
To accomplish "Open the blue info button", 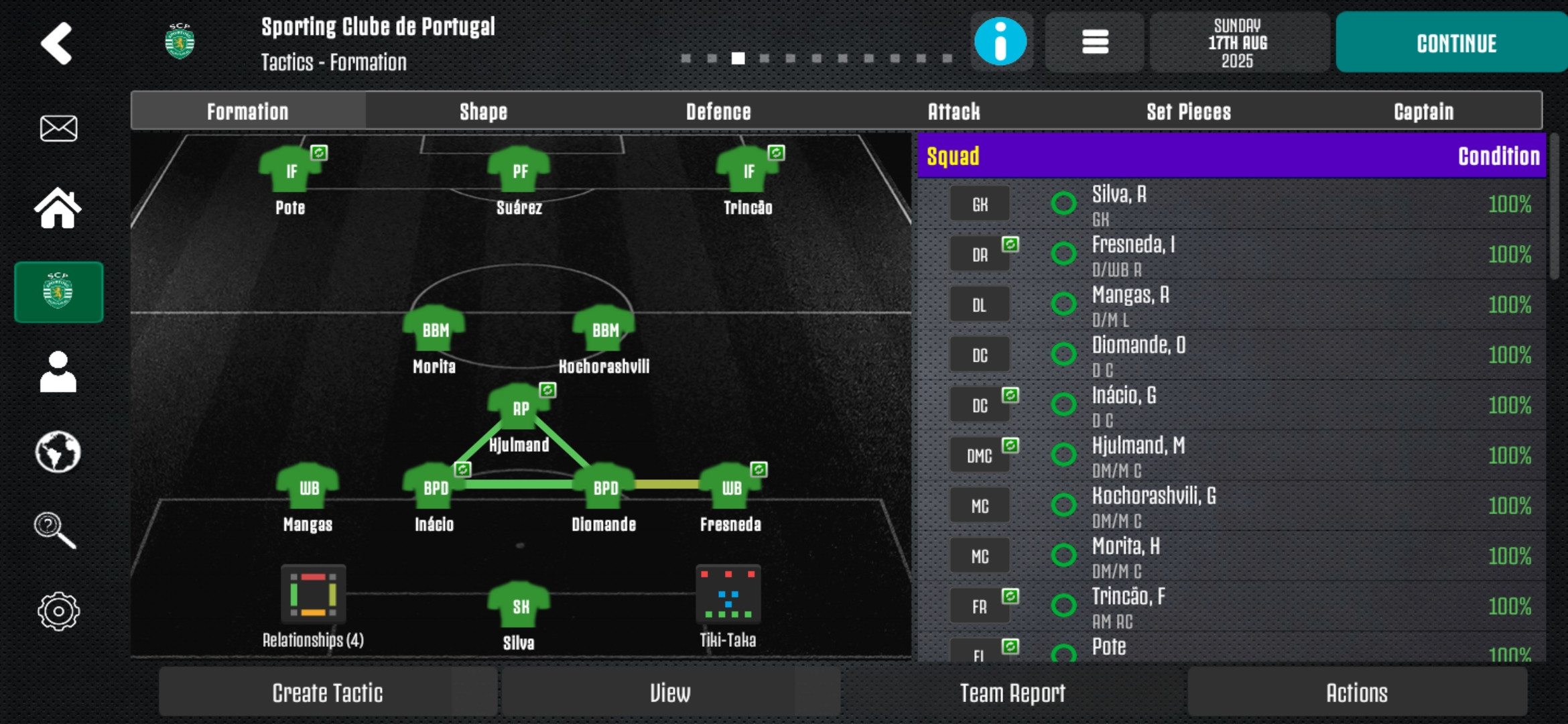I will click(1000, 42).
